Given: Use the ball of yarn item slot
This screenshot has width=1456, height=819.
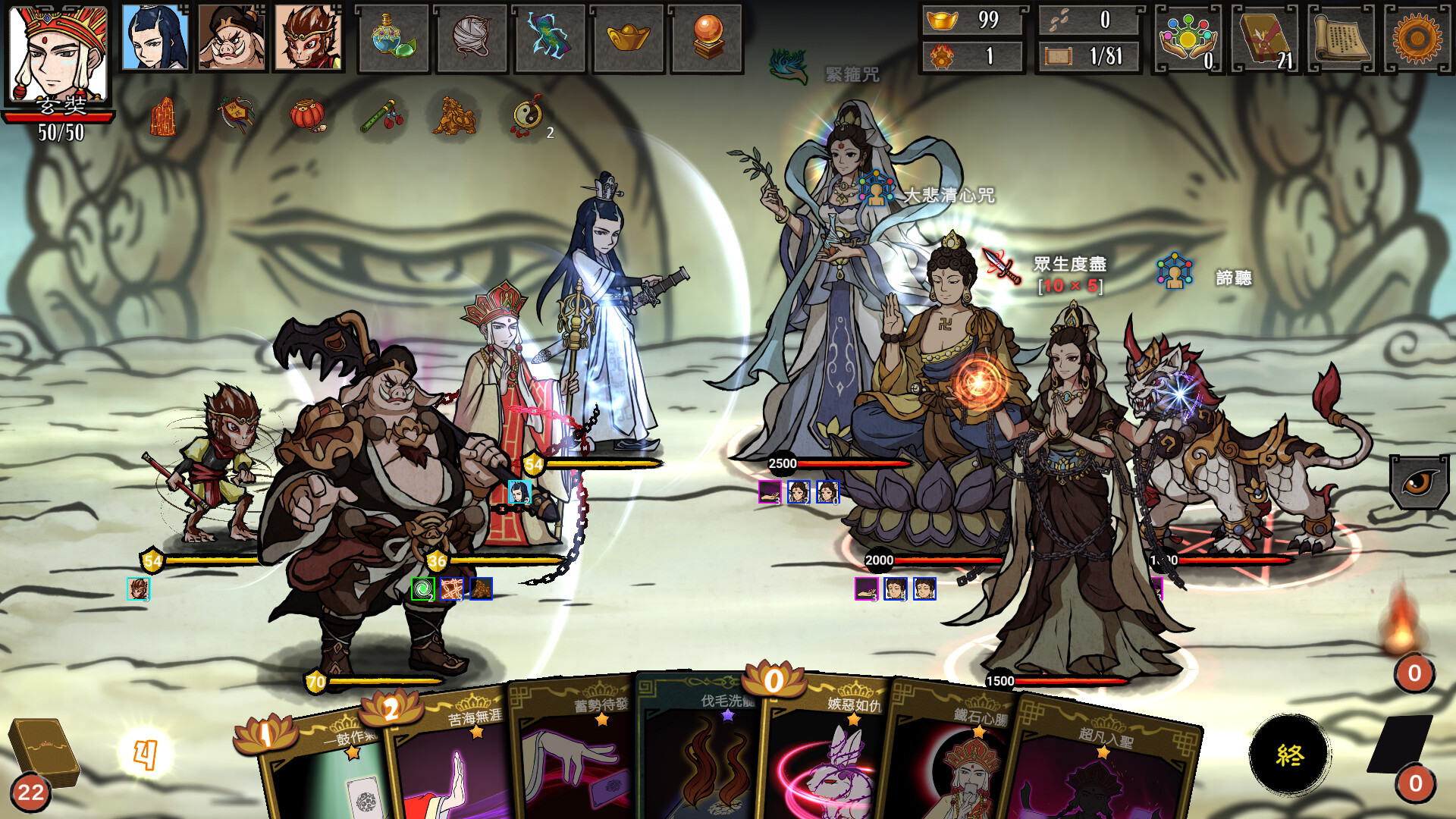Looking at the screenshot, I should [x=471, y=37].
